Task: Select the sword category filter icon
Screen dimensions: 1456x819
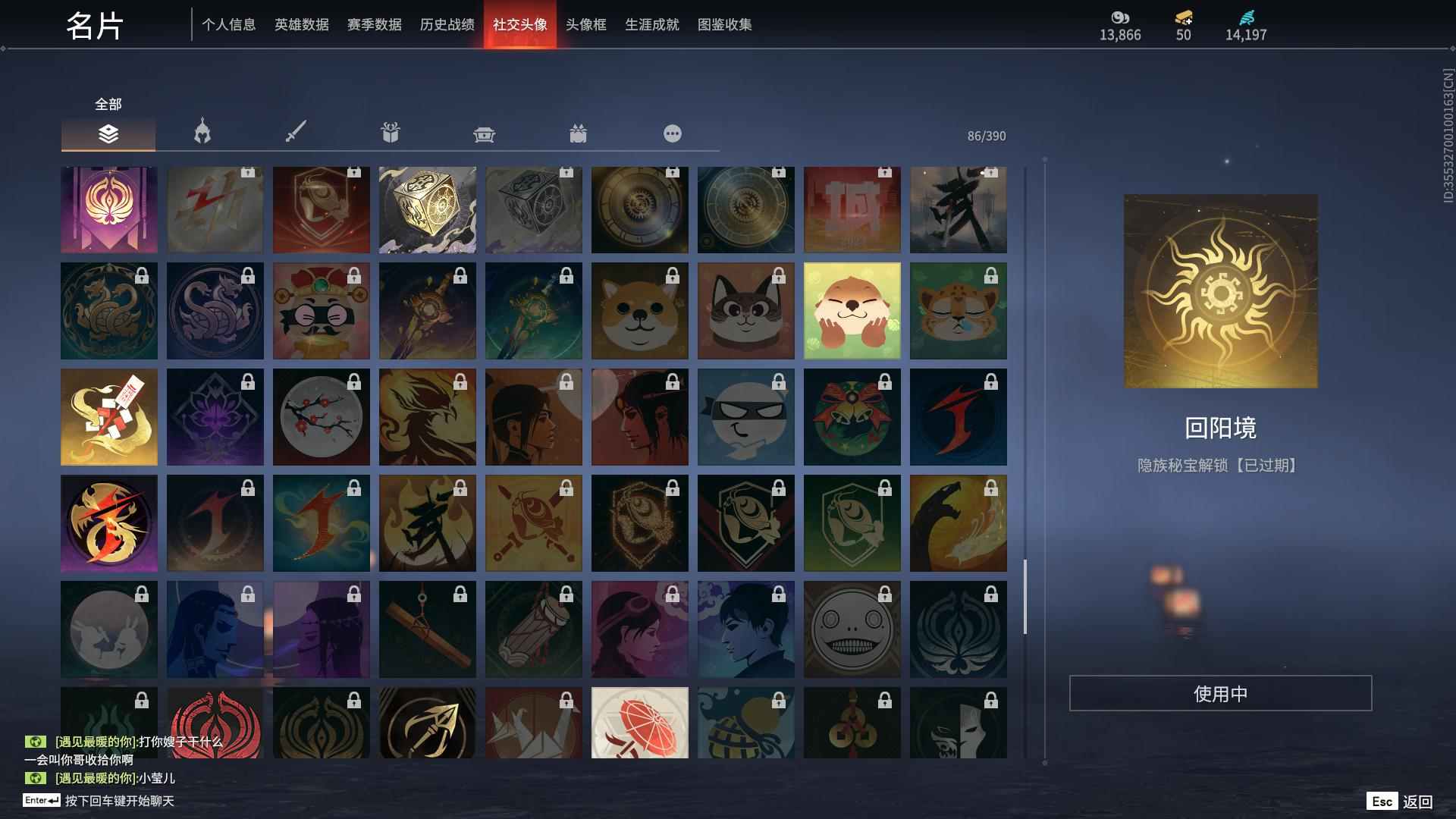Action: click(295, 133)
